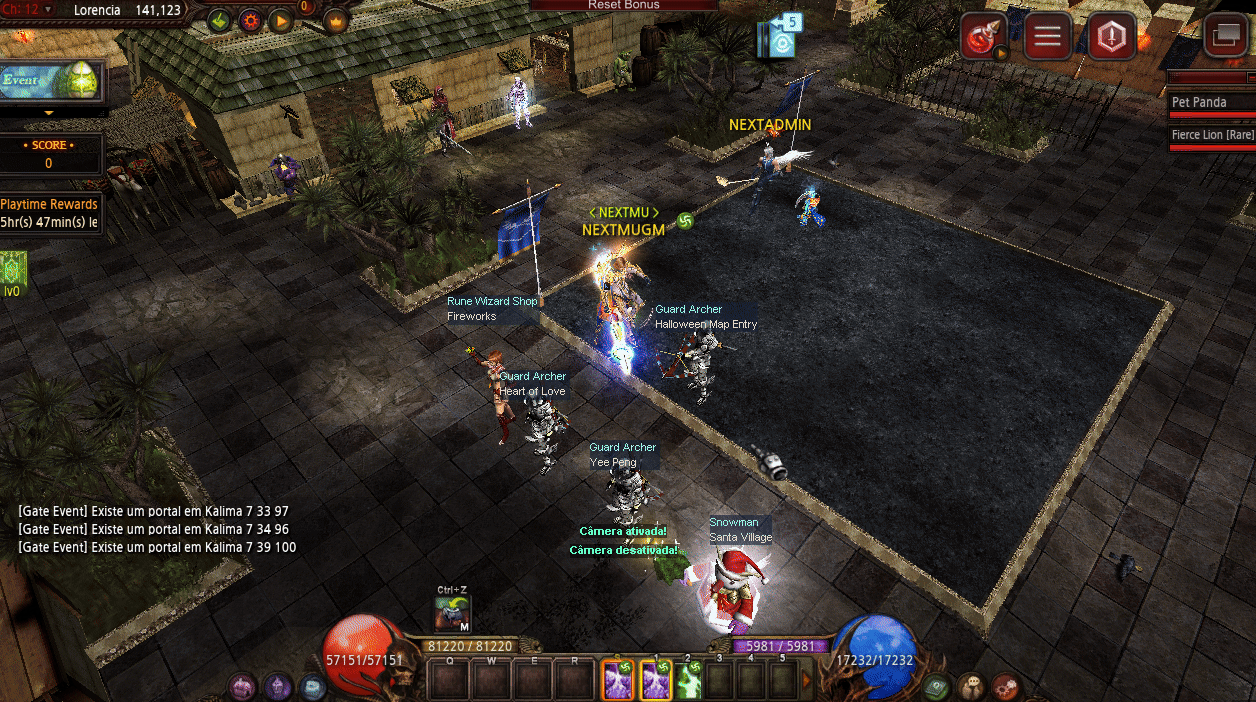
Task: Click the sword hexagon badge button
Action: tap(1111, 38)
